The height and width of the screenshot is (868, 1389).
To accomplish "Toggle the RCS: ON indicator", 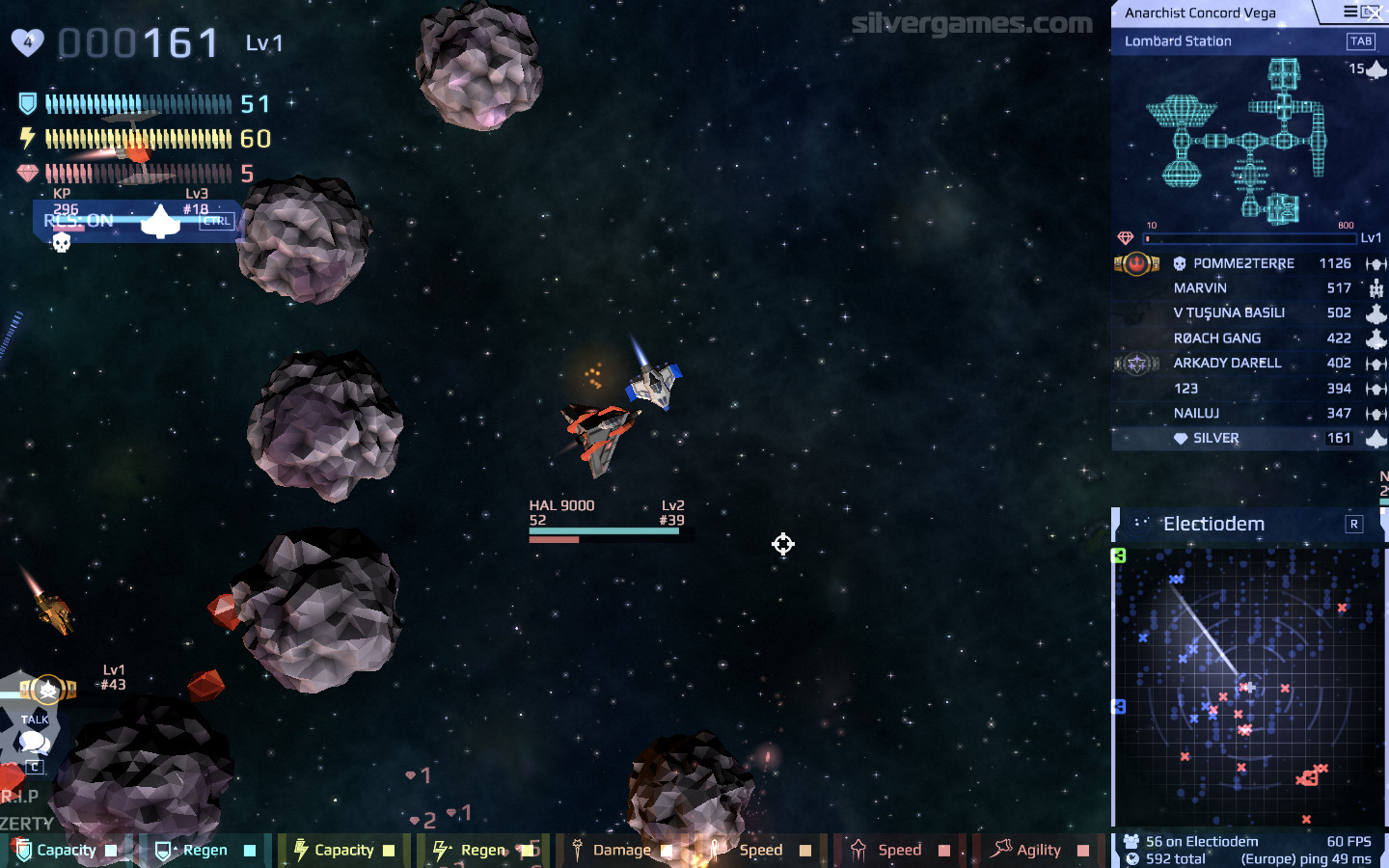I will (x=79, y=221).
